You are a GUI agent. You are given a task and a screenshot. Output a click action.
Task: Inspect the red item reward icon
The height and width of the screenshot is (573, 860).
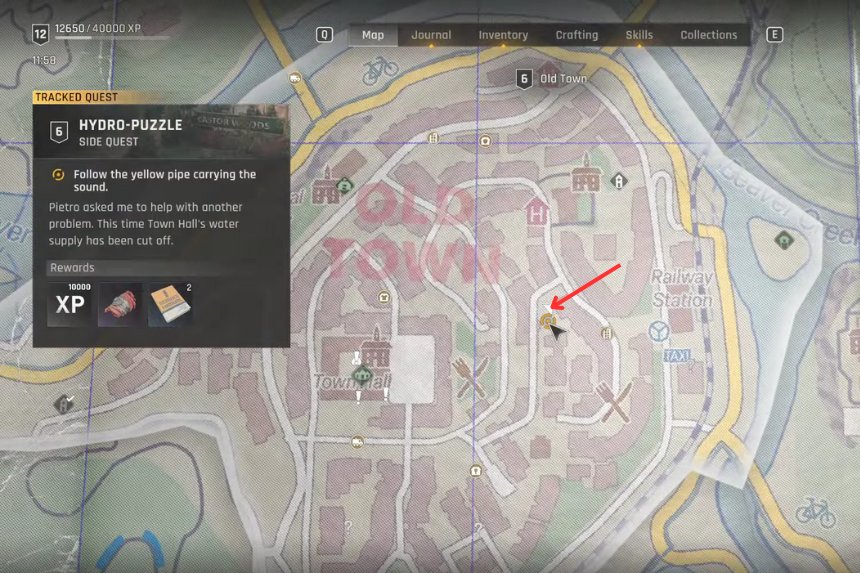click(x=119, y=305)
